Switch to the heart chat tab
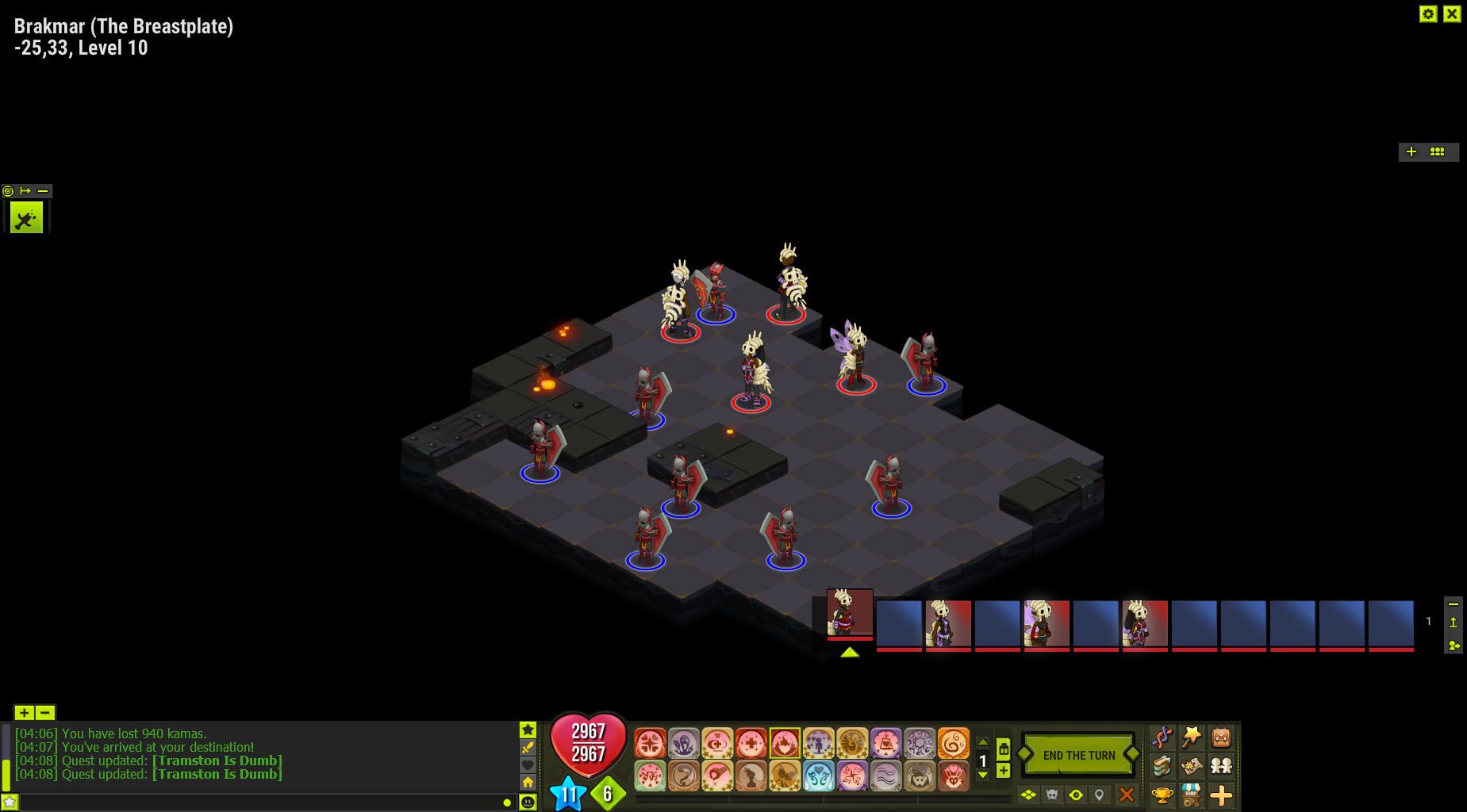 click(528, 764)
